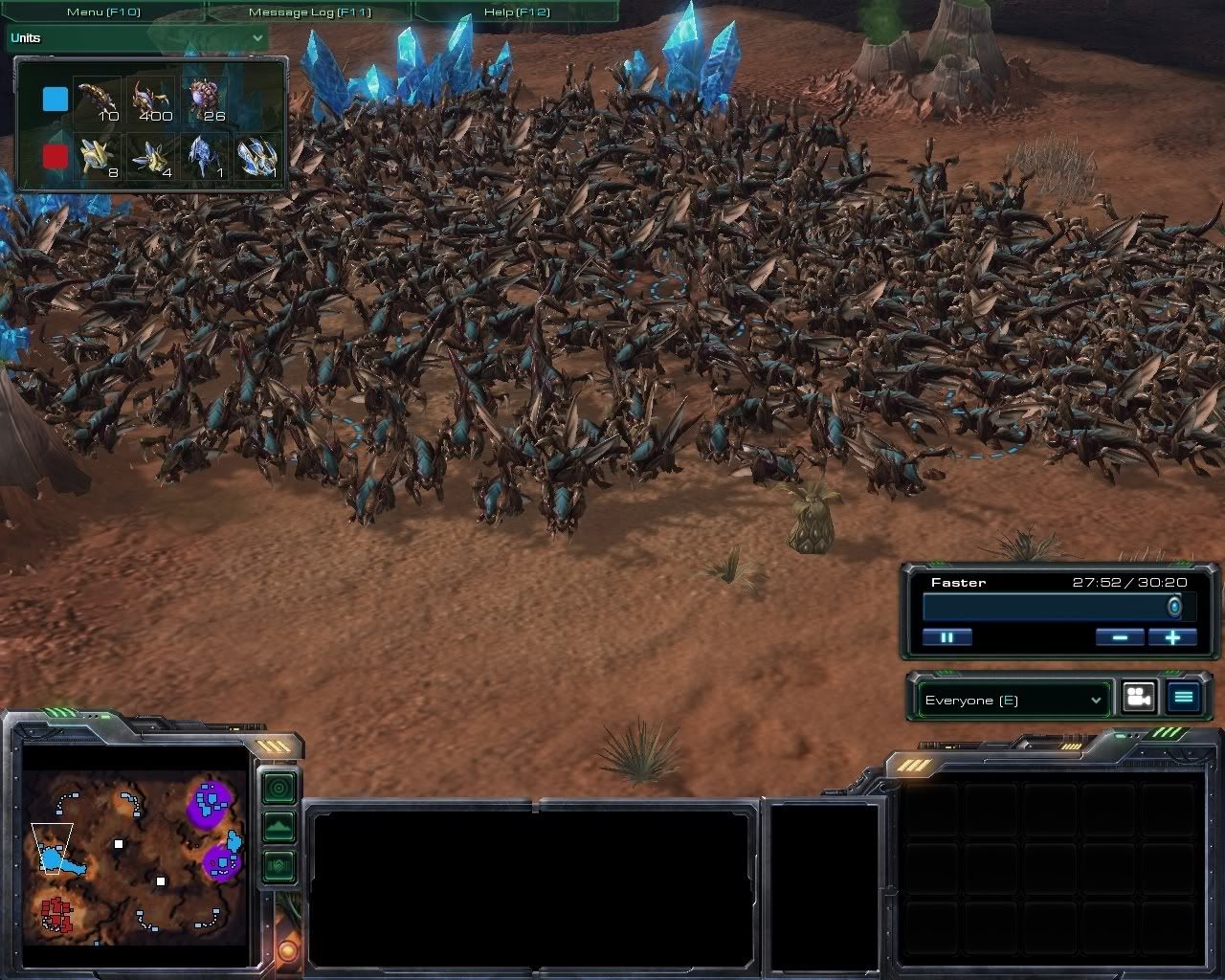The height and width of the screenshot is (980, 1225).
Task: Expand the Units stats dropdown
Action: pos(256,38)
